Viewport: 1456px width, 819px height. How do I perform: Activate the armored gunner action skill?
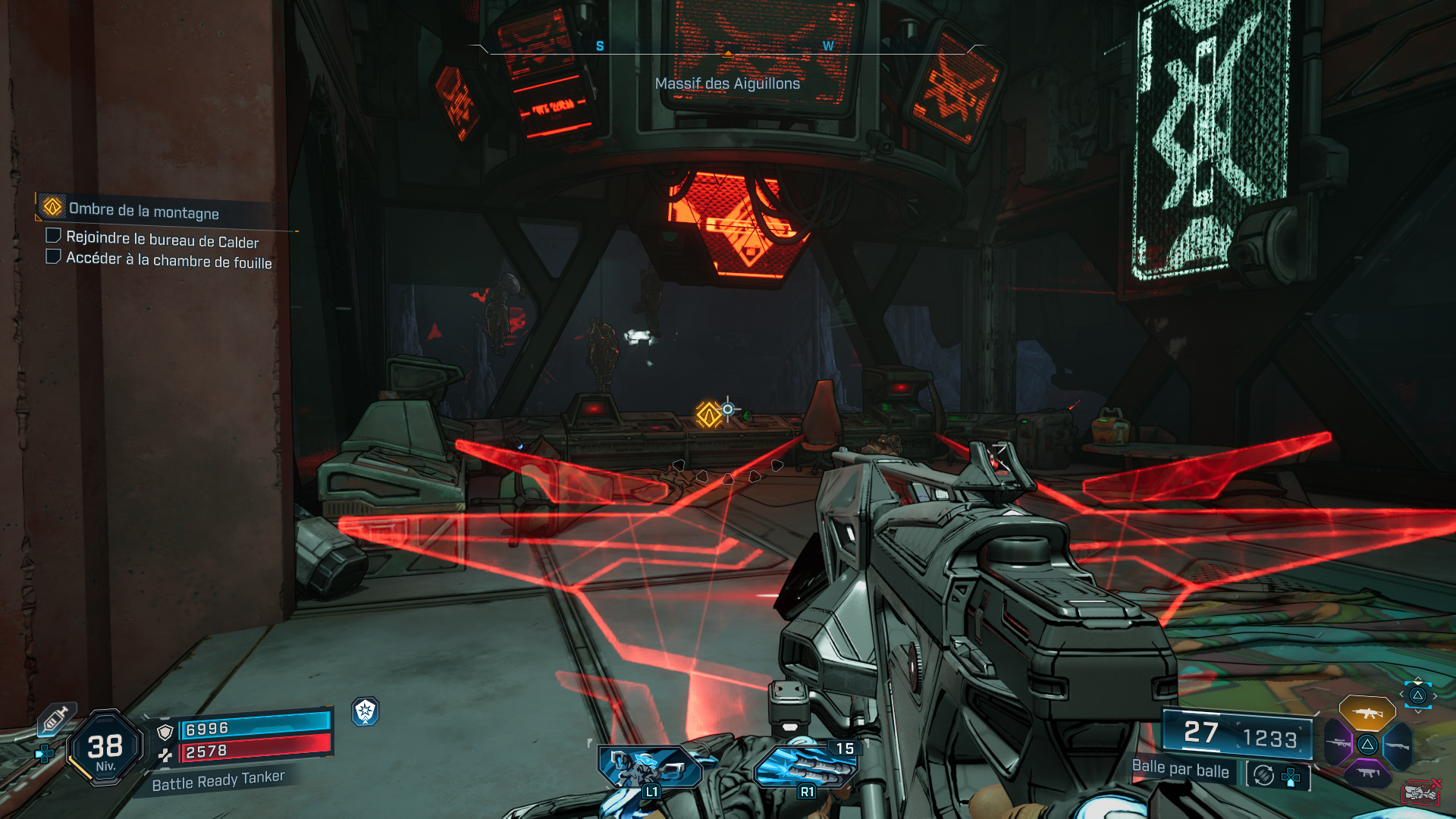click(650, 767)
